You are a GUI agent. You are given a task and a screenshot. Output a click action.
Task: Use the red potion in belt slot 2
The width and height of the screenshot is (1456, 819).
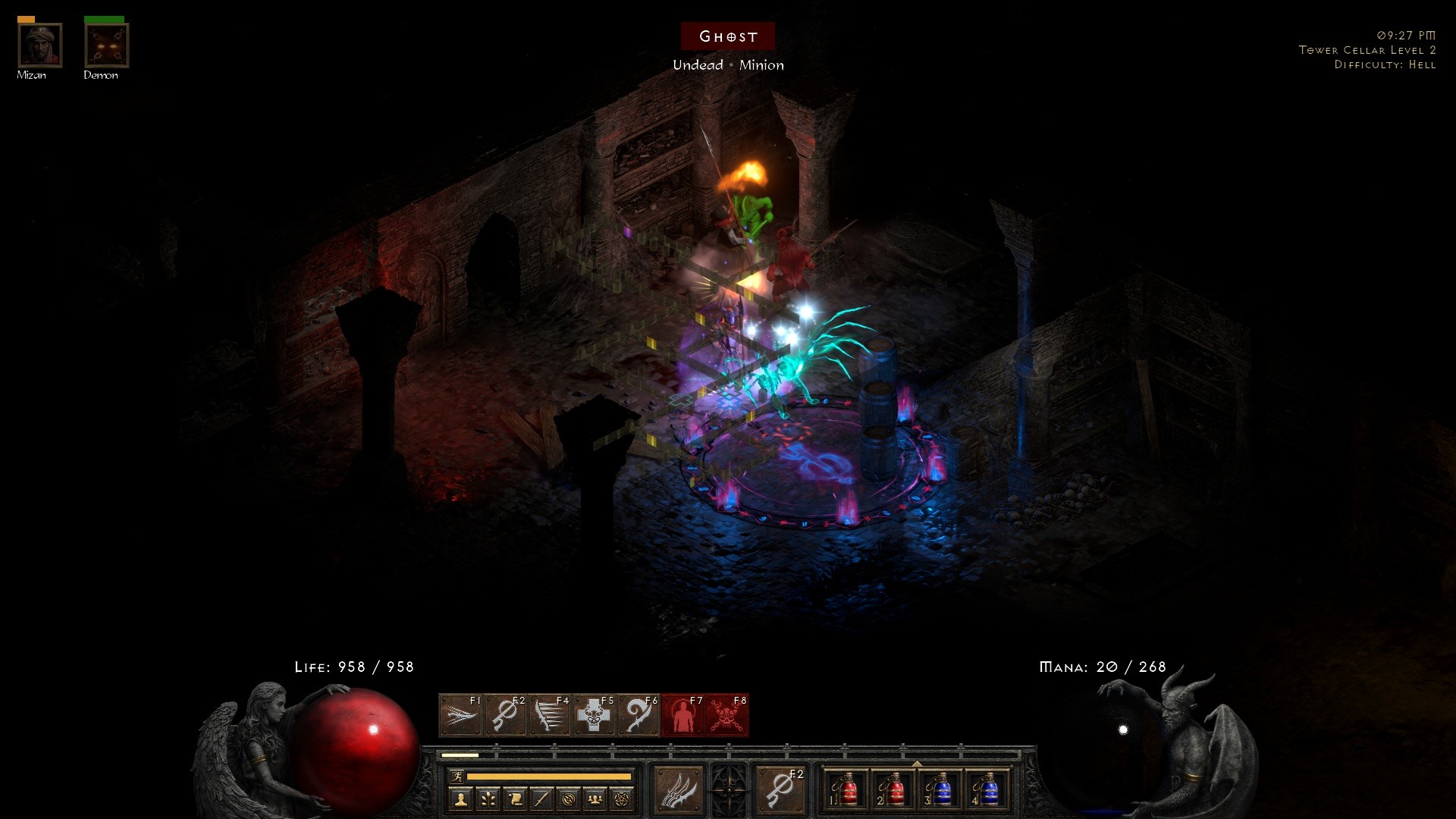click(x=893, y=790)
